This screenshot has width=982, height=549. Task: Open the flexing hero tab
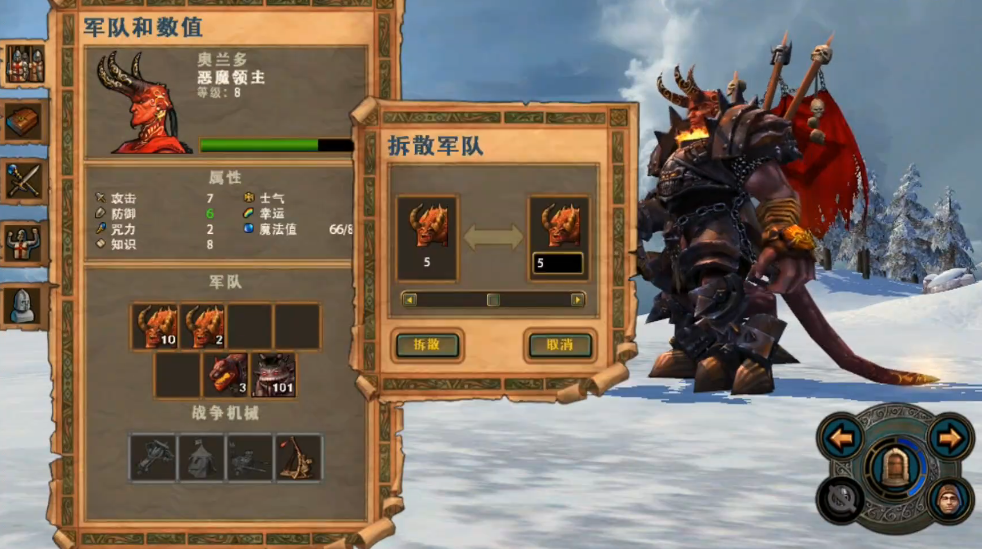[x=24, y=243]
